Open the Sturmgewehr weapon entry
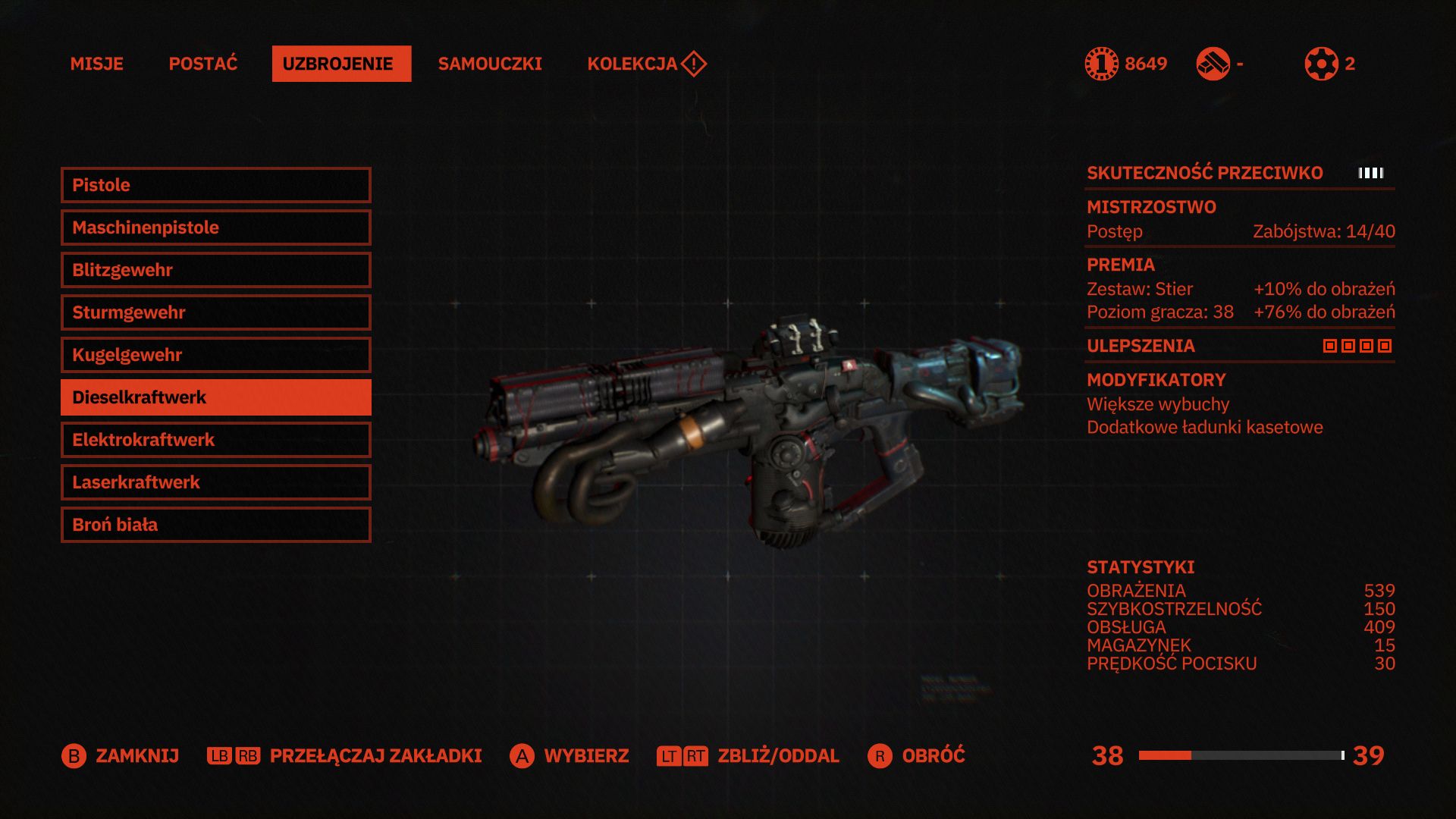Image resolution: width=1456 pixels, height=819 pixels. 215,312
